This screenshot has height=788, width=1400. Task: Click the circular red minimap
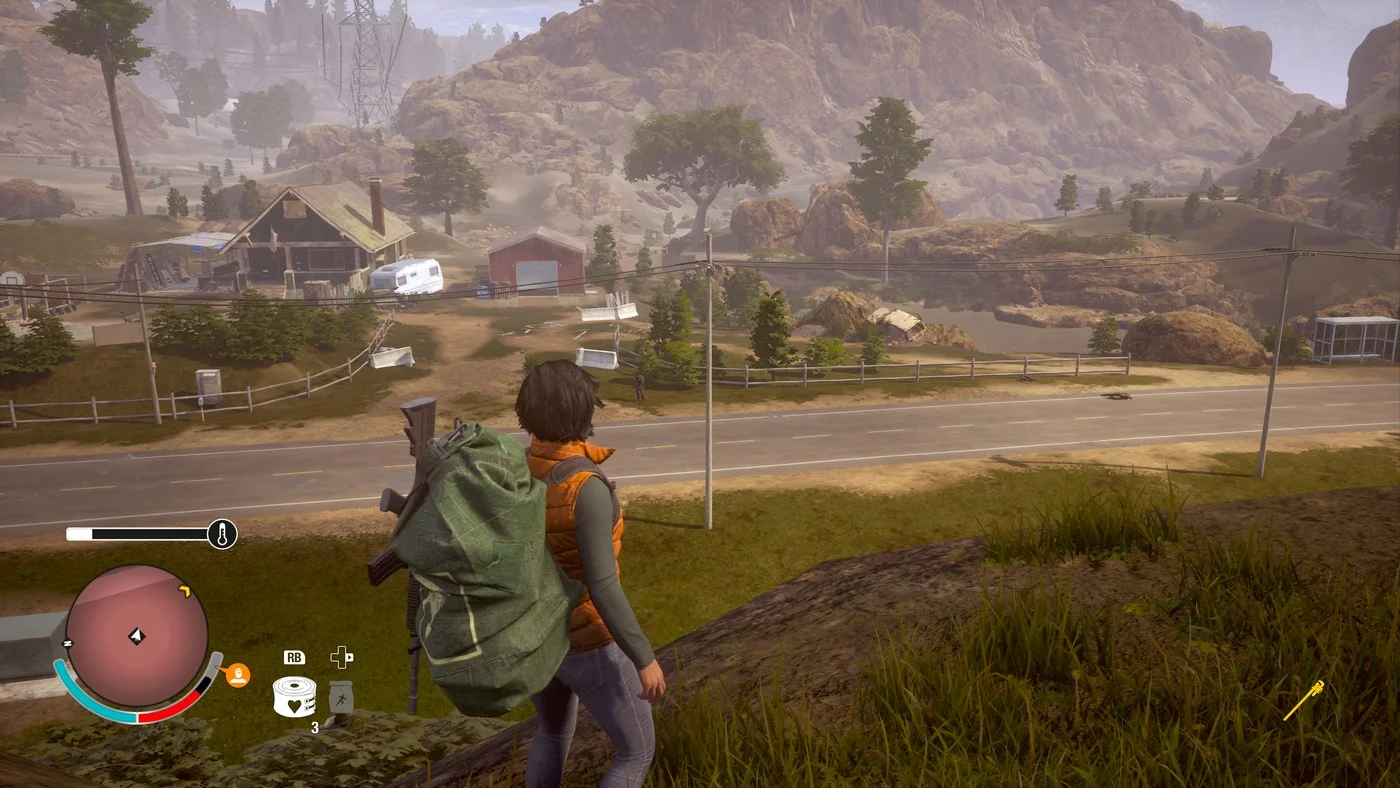tap(137, 636)
